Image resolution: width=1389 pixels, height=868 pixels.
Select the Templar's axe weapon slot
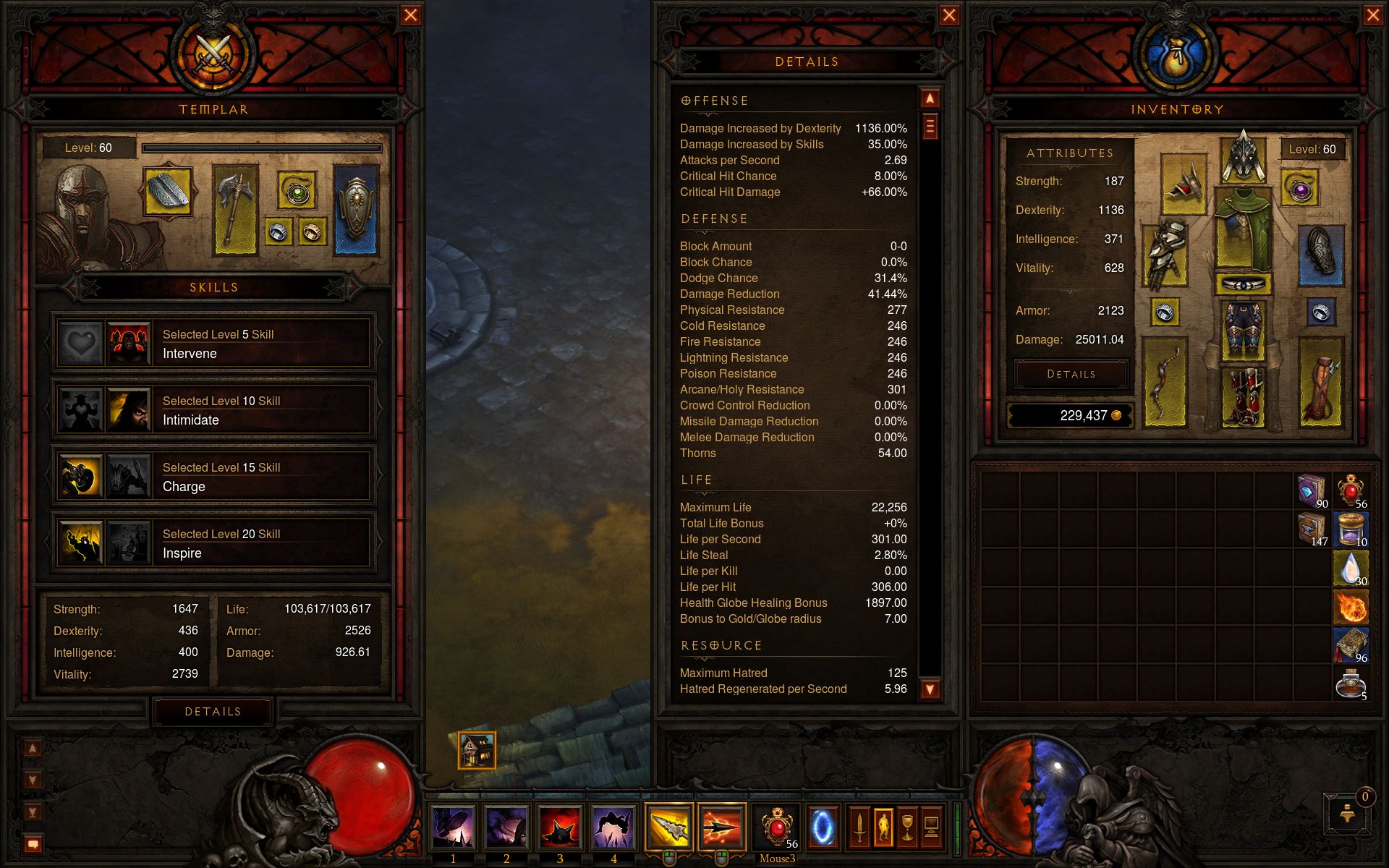pyautogui.click(x=235, y=210)
